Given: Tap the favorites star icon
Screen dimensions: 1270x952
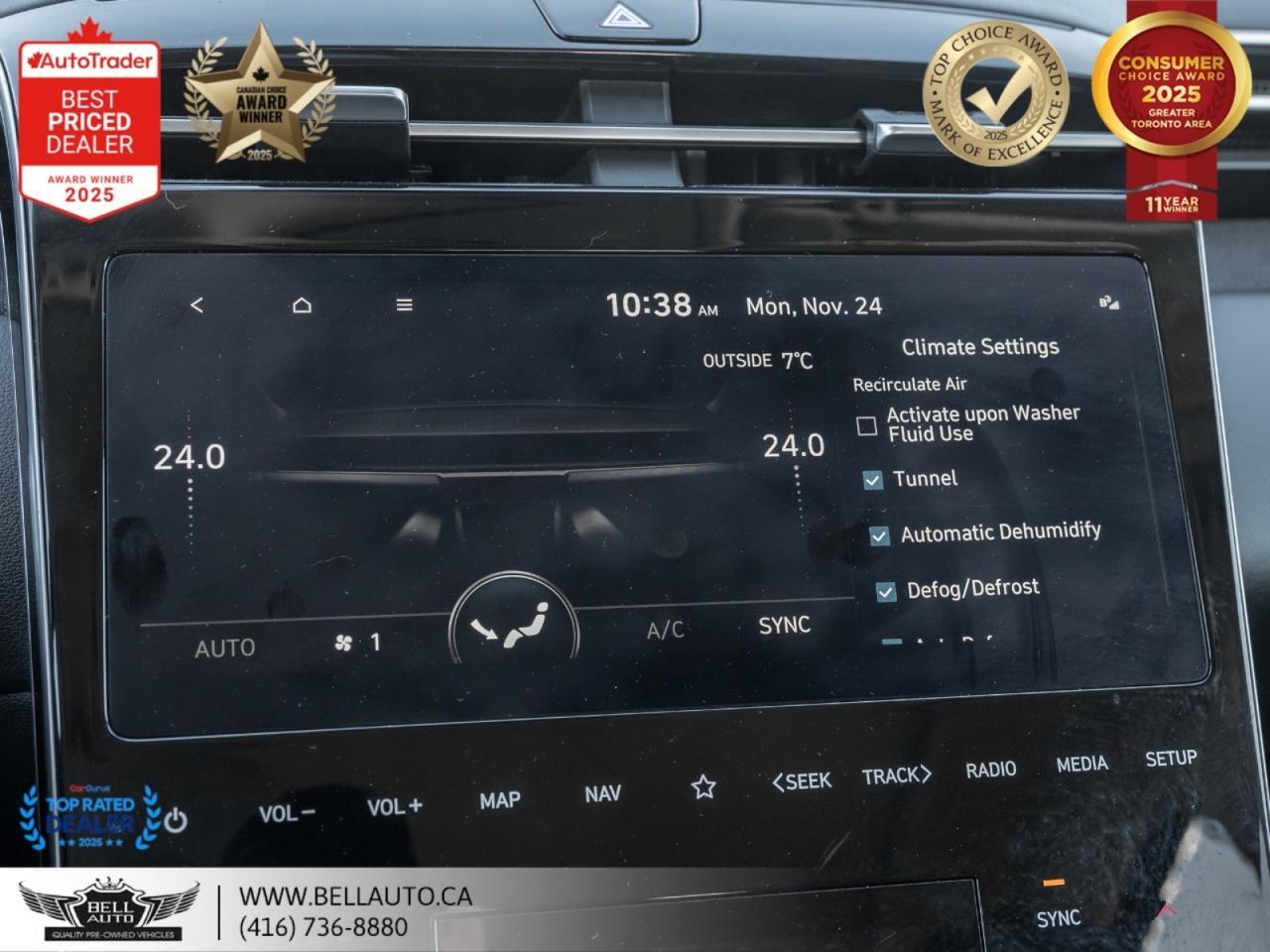Looking at the screenshot, I should pos(704,785).
